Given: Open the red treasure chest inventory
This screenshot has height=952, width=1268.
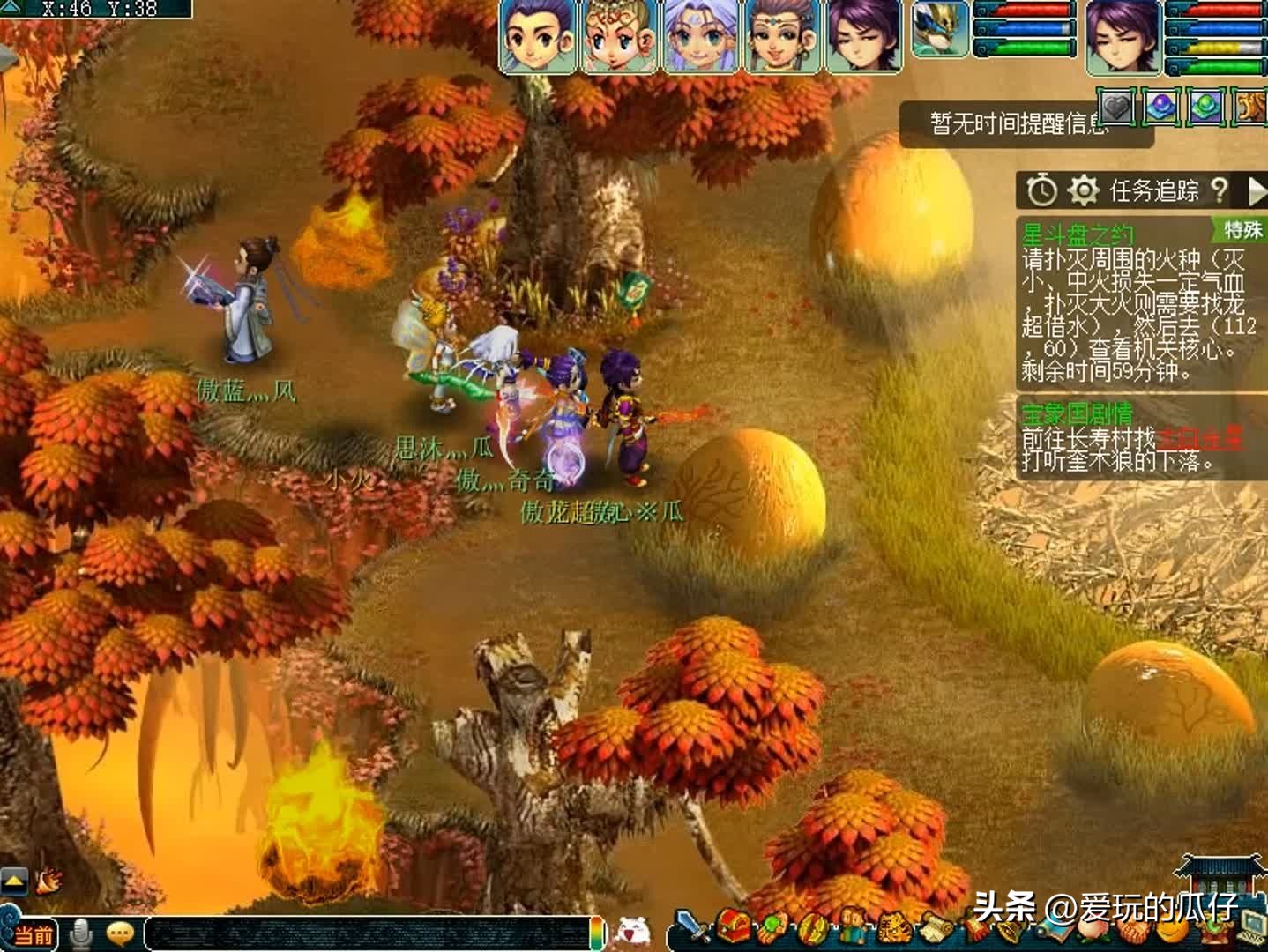Looking at the screenshot, I should [x=734, y=927].
